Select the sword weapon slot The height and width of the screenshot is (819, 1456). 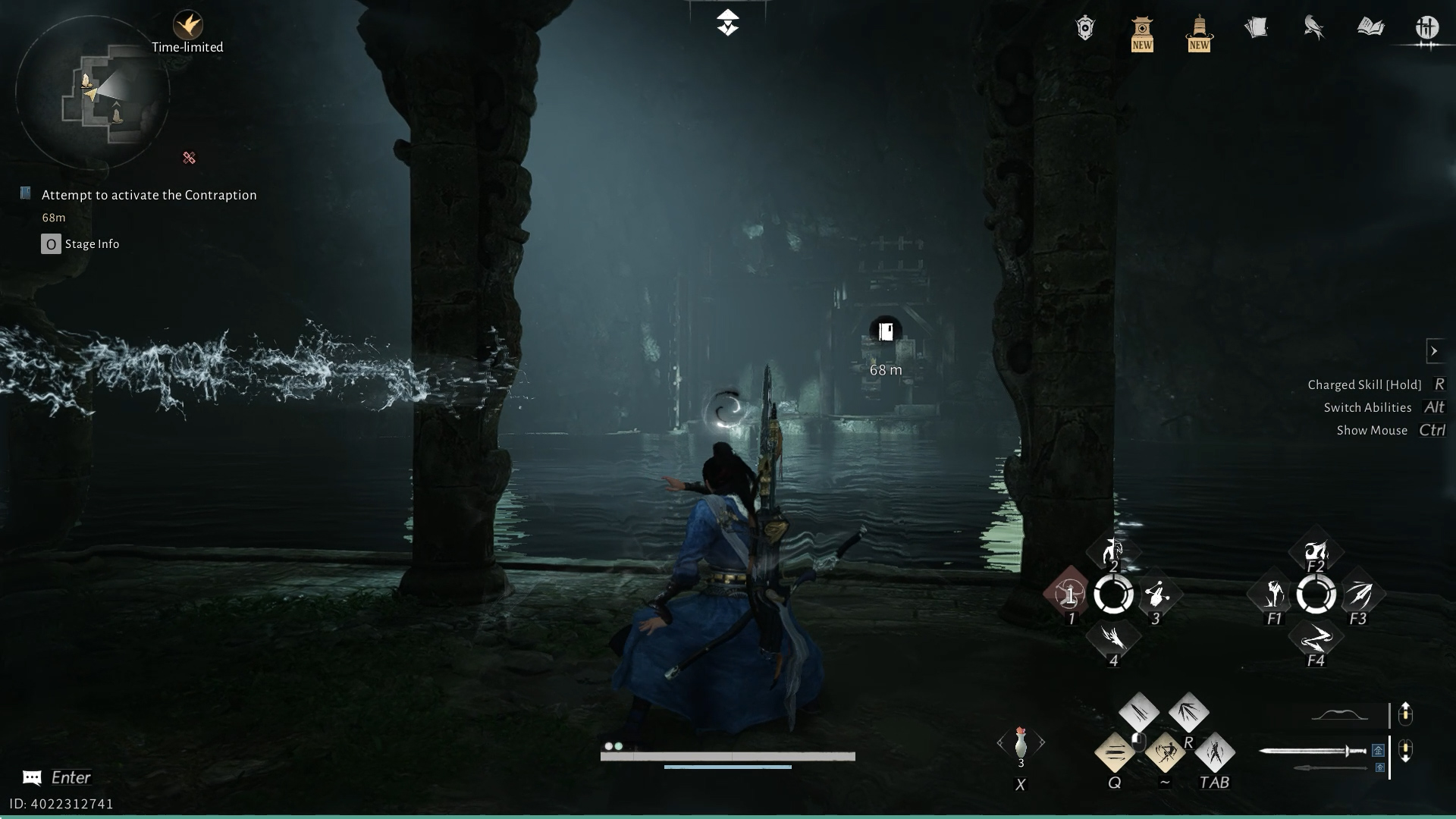point(1313,752)
